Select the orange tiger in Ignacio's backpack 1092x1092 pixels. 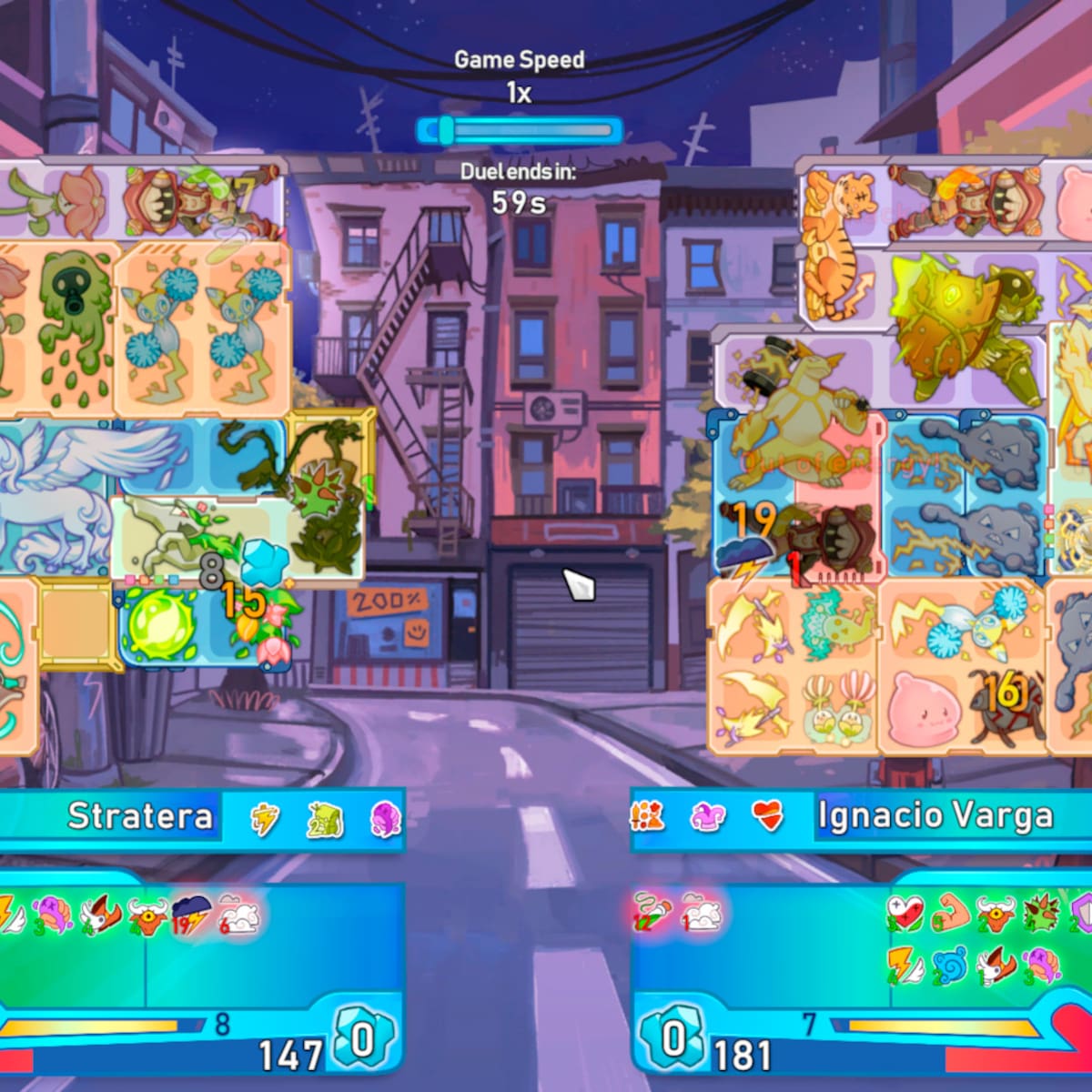[837, 246]
